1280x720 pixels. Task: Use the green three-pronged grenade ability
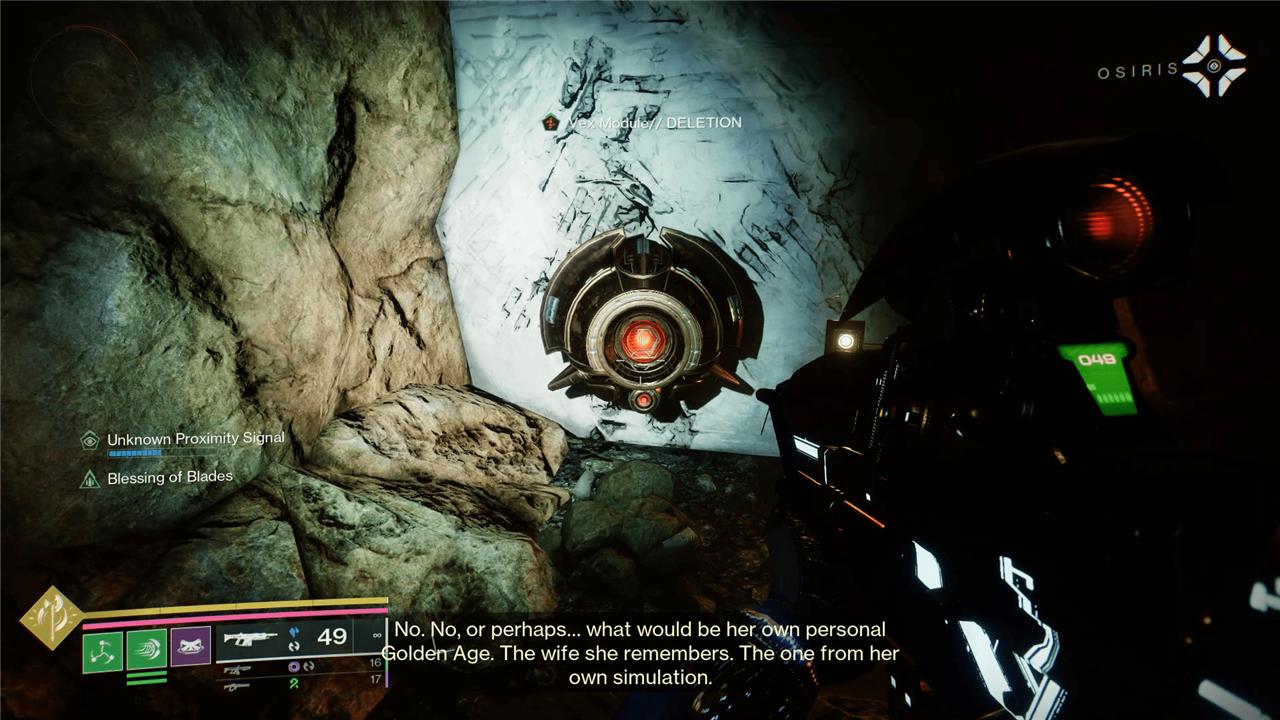coord(103,651)
